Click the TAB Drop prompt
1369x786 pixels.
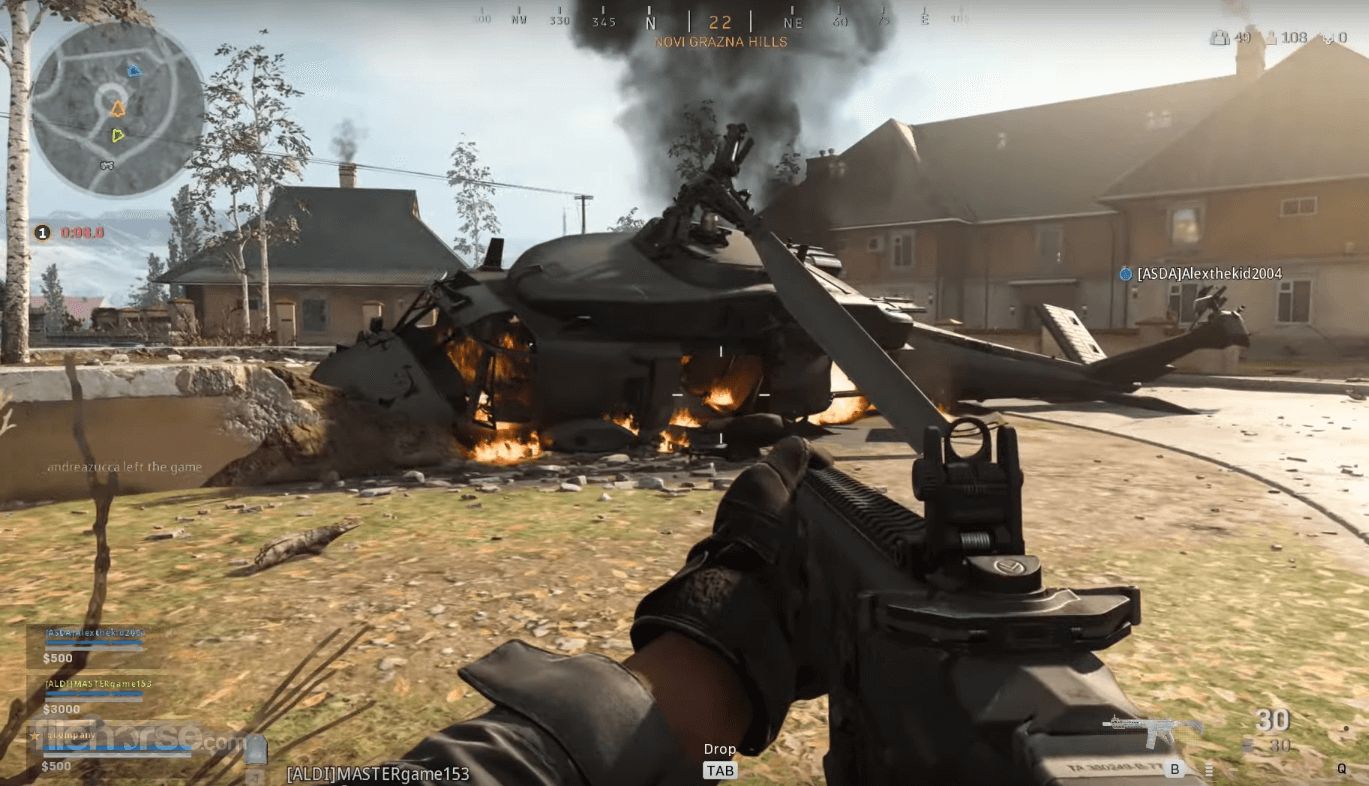coord(719,770)
